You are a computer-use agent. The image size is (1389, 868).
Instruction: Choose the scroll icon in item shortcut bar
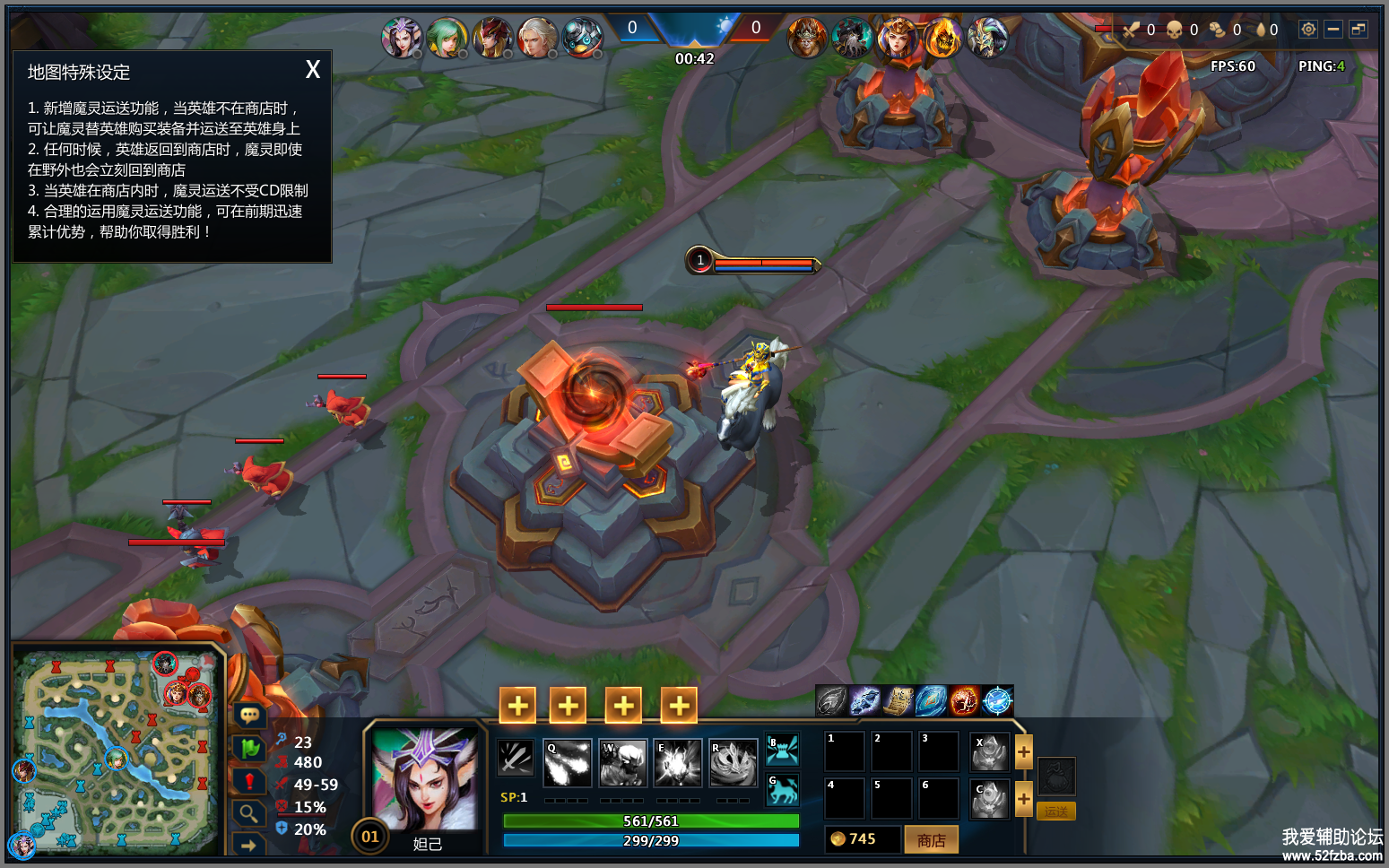point(898,700)
